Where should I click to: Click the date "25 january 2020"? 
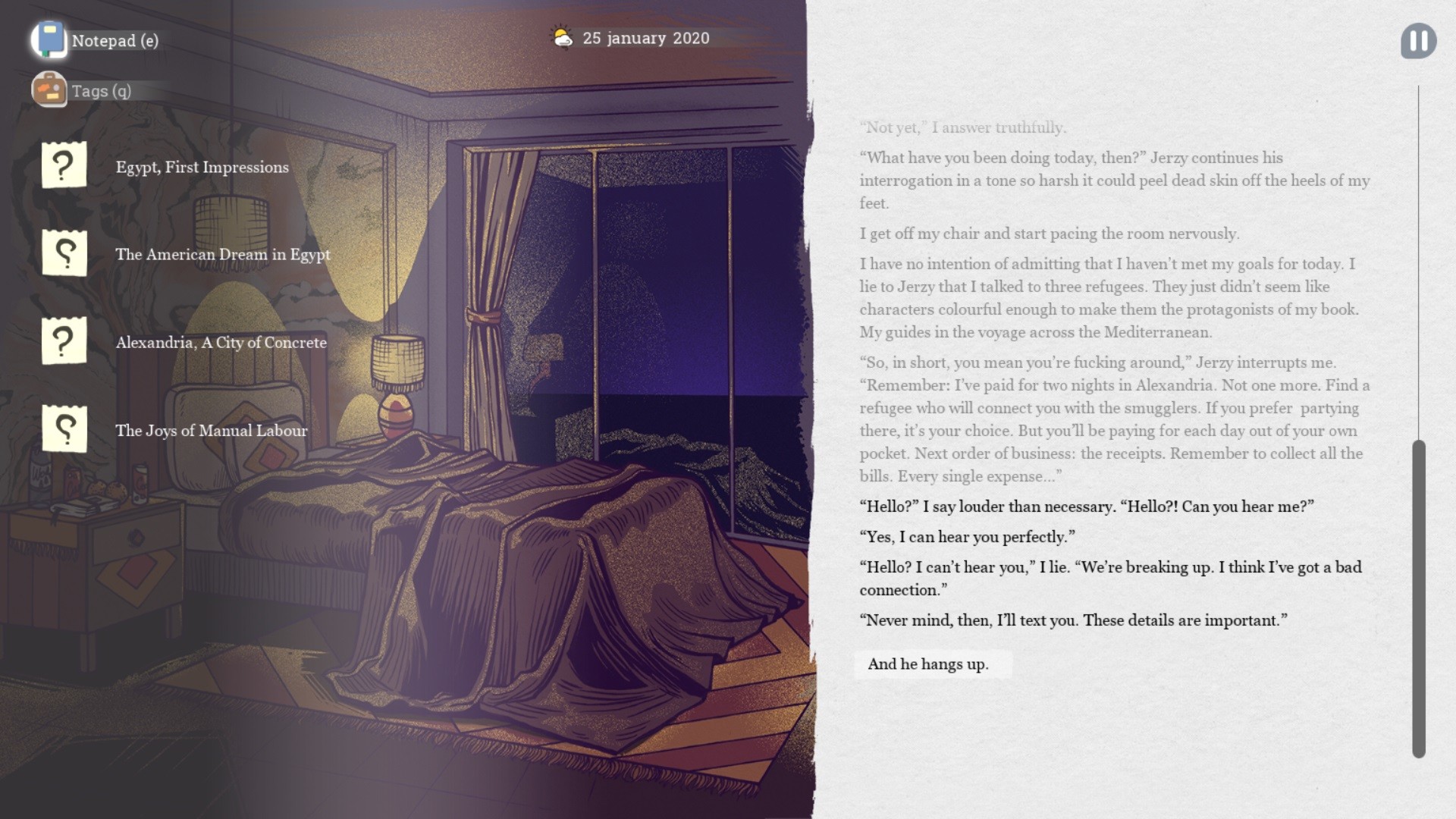[x=645, y=38]
